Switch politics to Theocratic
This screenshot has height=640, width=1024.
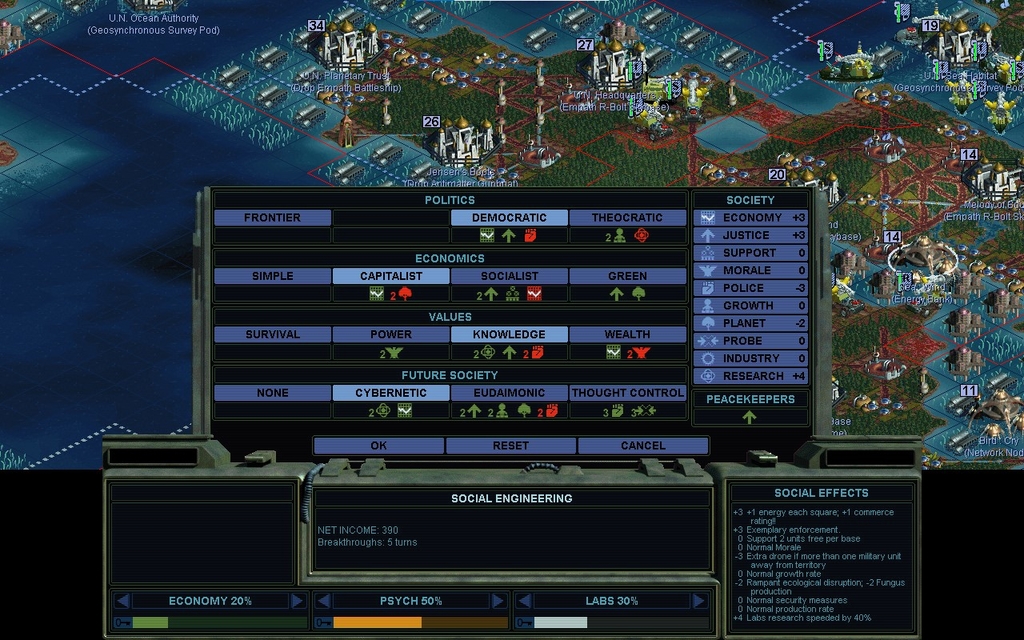pos(627,217)
